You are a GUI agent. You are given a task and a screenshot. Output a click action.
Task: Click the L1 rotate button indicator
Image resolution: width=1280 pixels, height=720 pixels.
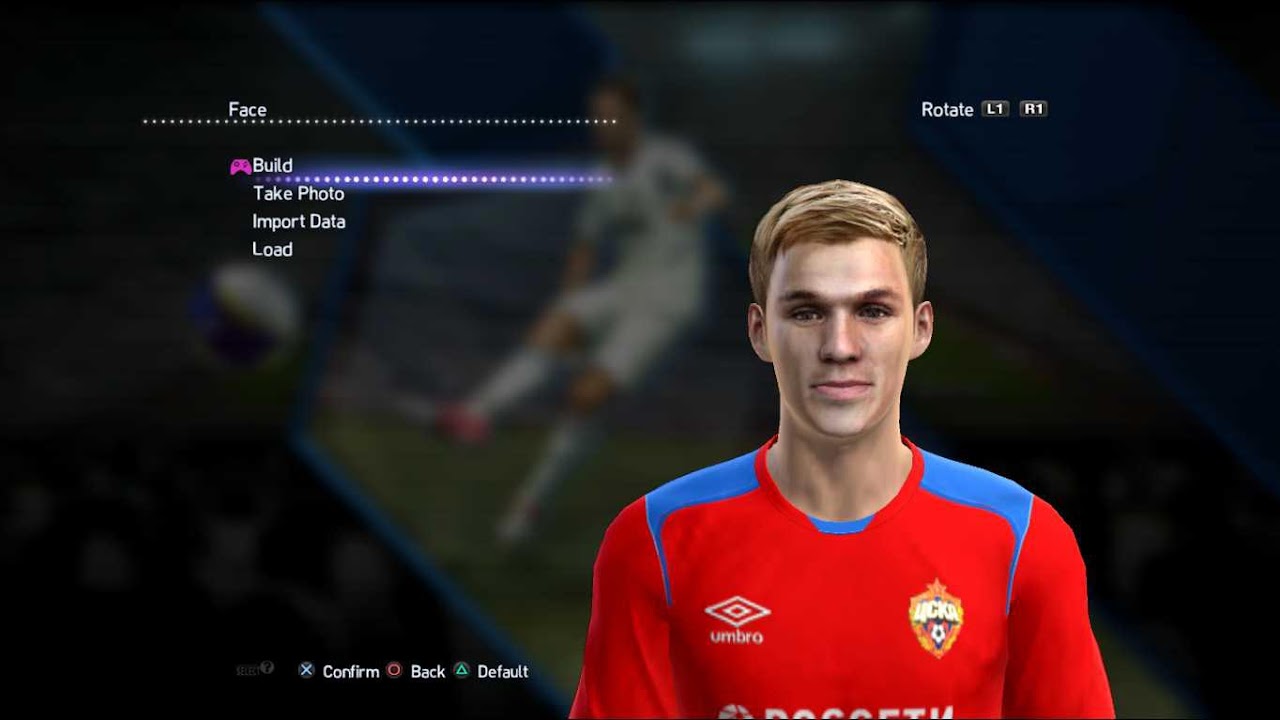(x=996, y=109)
